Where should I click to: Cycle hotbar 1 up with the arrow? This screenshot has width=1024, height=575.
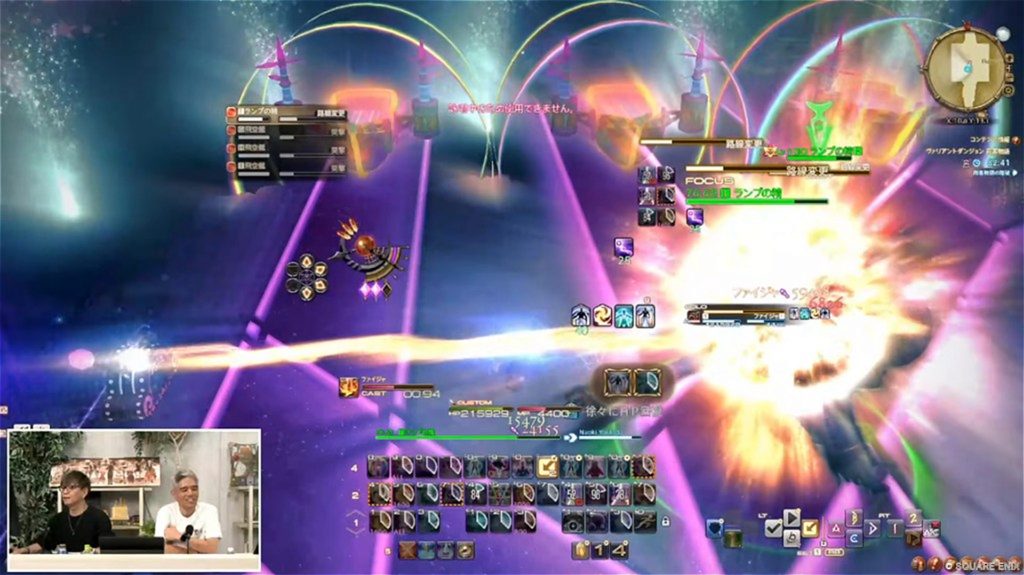[357, 512]
